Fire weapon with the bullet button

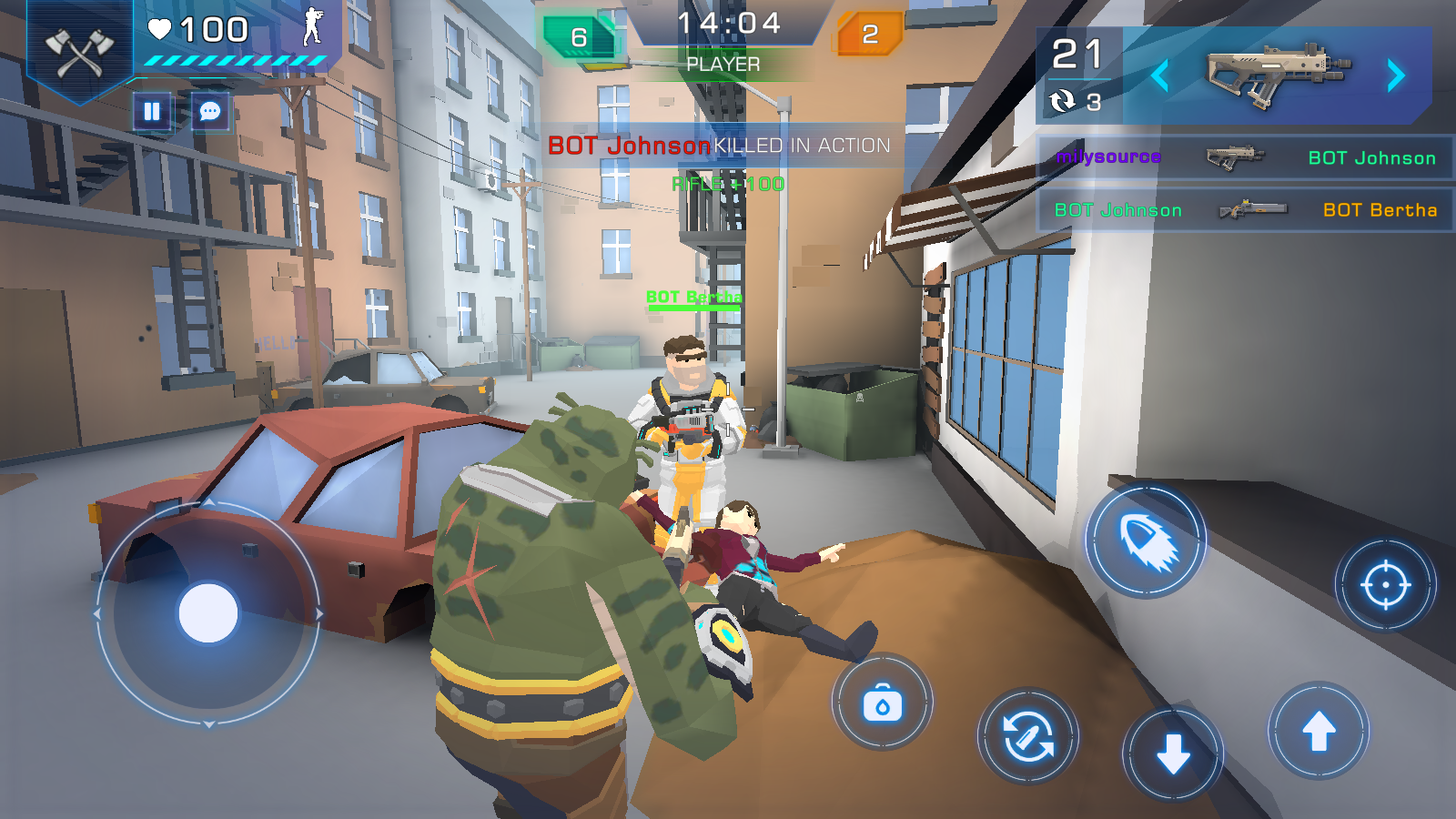pos(1147,541)
